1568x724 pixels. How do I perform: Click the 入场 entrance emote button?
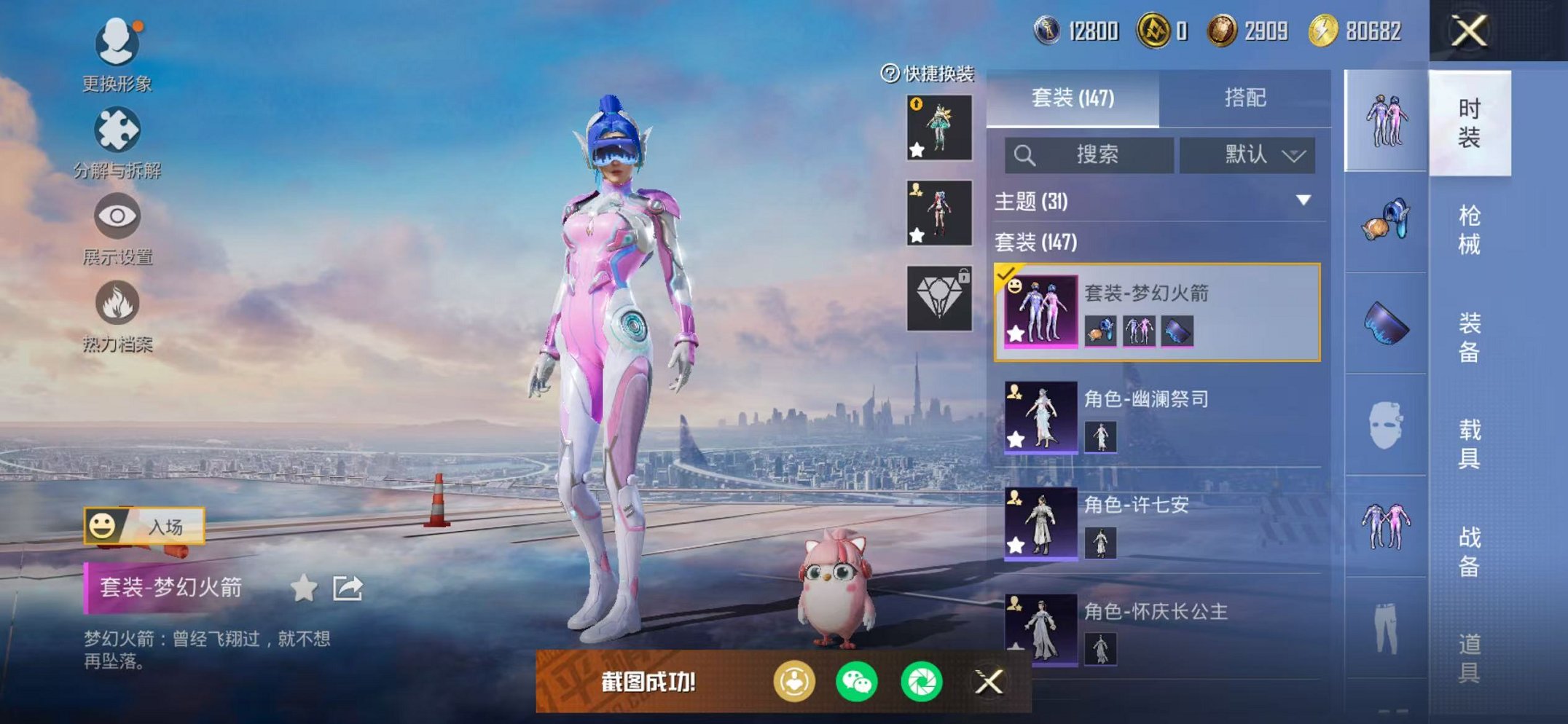pyautogui.click(x=144, y=526)
